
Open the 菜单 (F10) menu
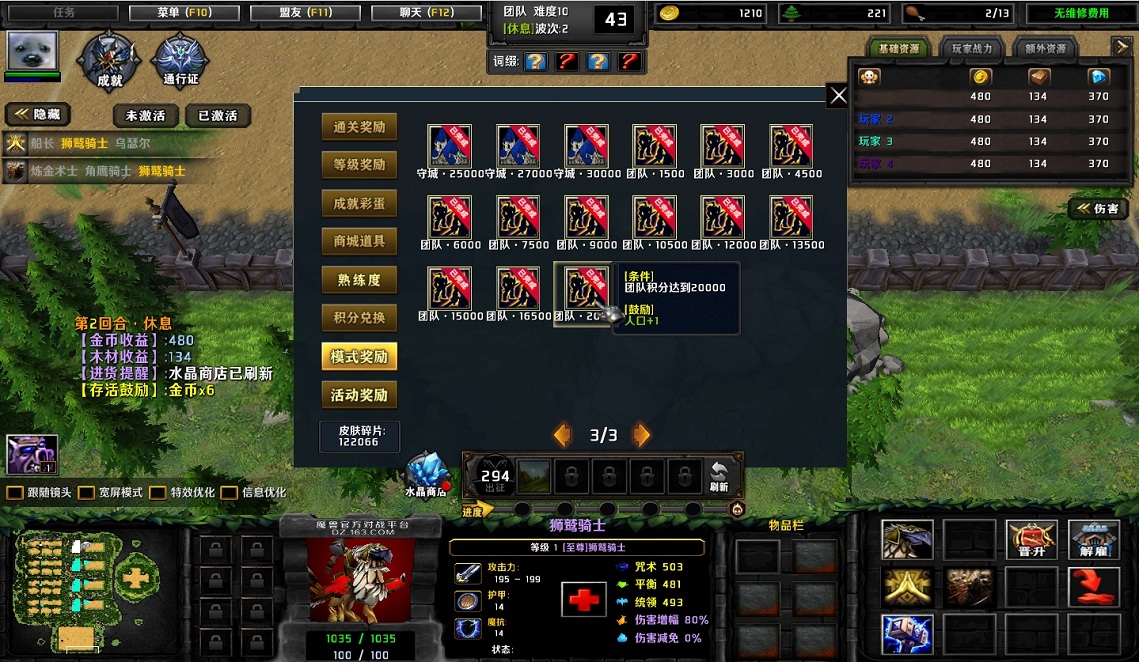184,13
